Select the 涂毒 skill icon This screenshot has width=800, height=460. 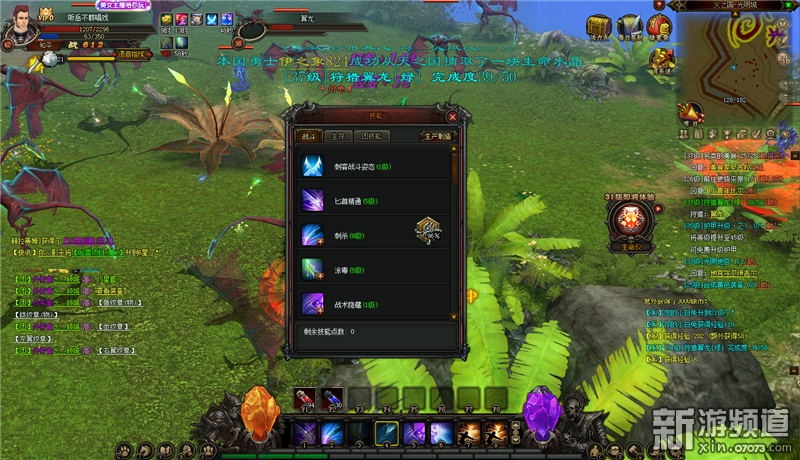coord(313,269)
